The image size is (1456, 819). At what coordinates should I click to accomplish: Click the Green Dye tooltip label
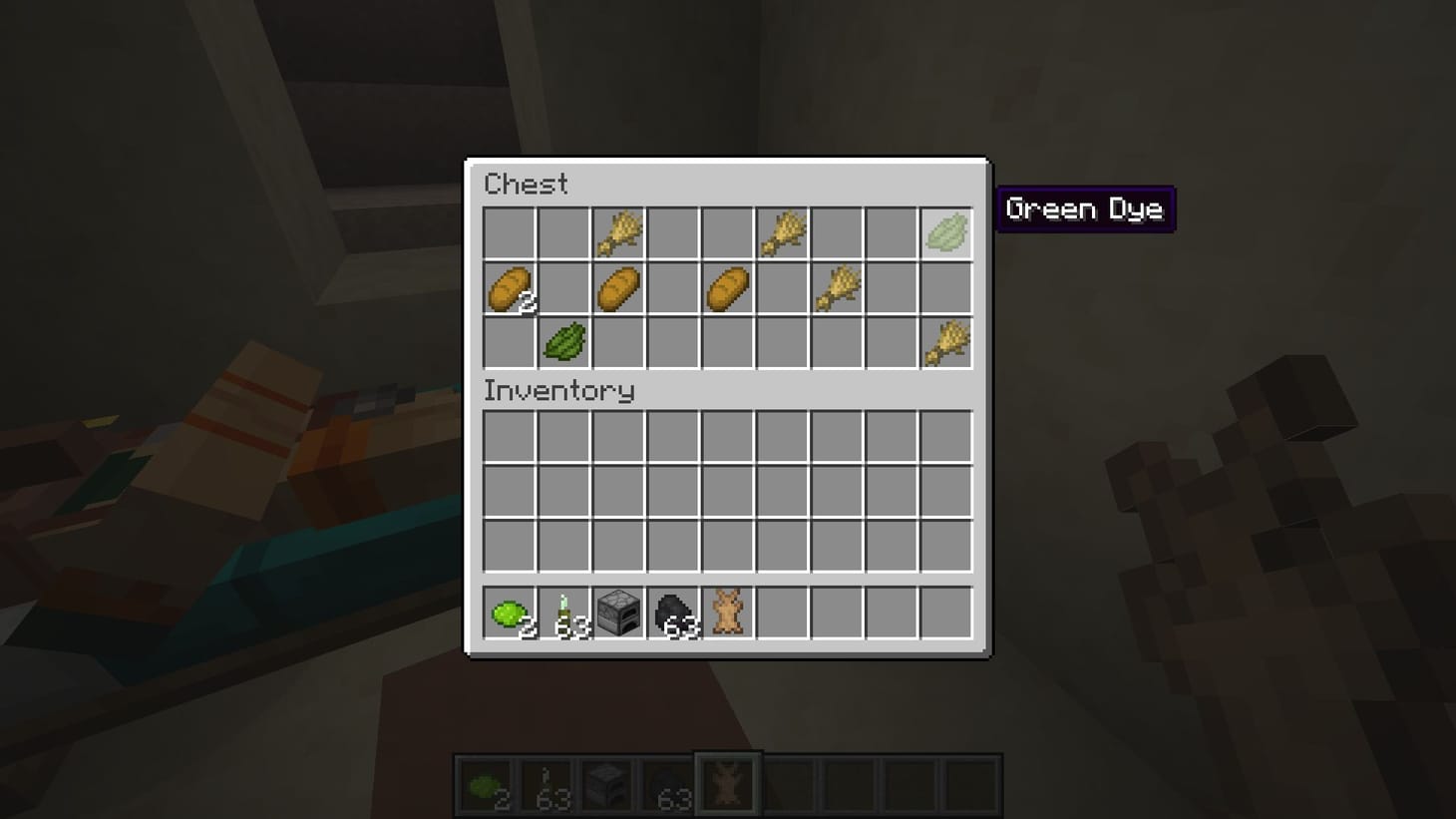tap(1085, 209)
